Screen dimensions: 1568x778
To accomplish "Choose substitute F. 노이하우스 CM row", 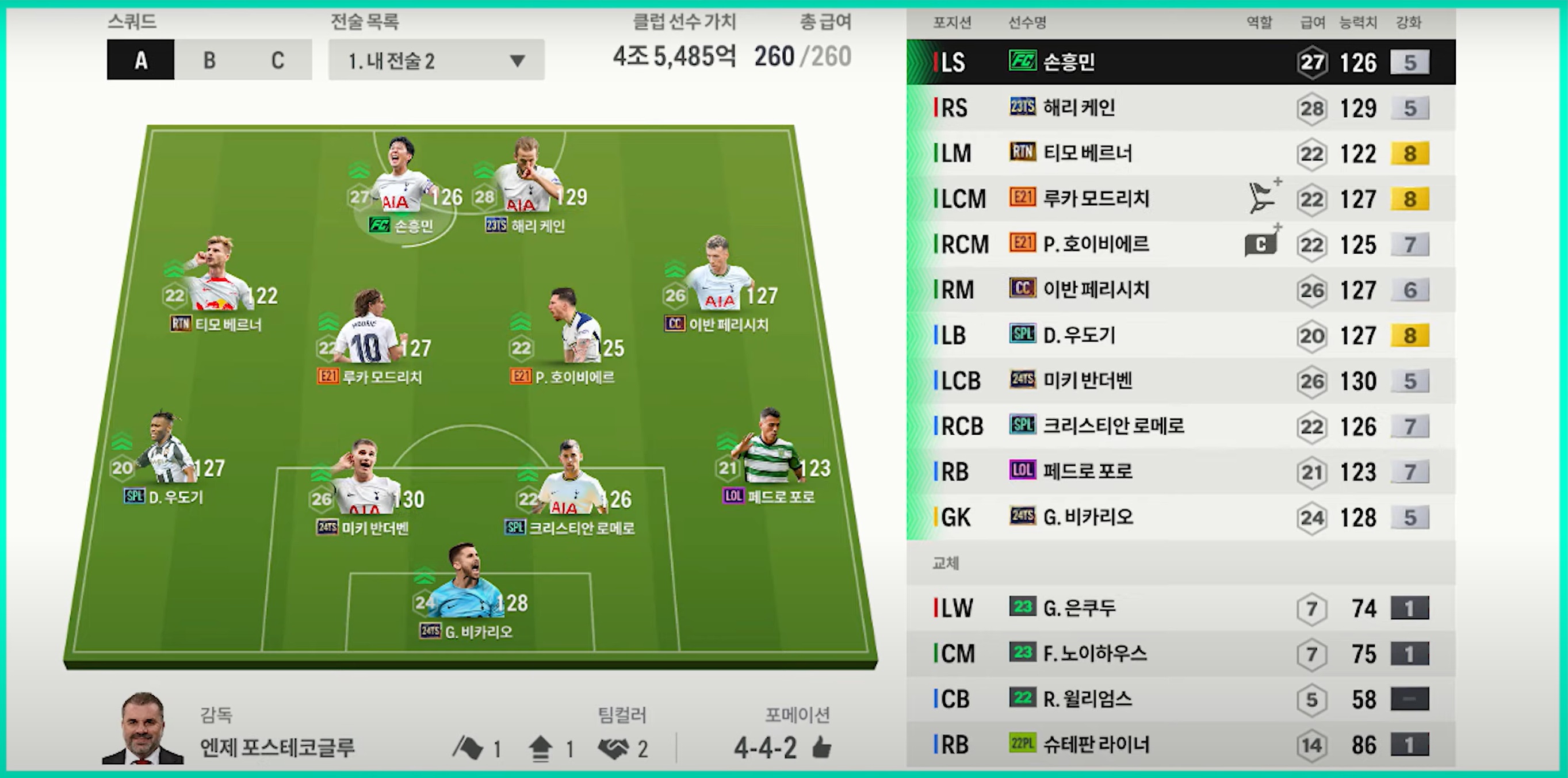I will tap(1180, 654).
